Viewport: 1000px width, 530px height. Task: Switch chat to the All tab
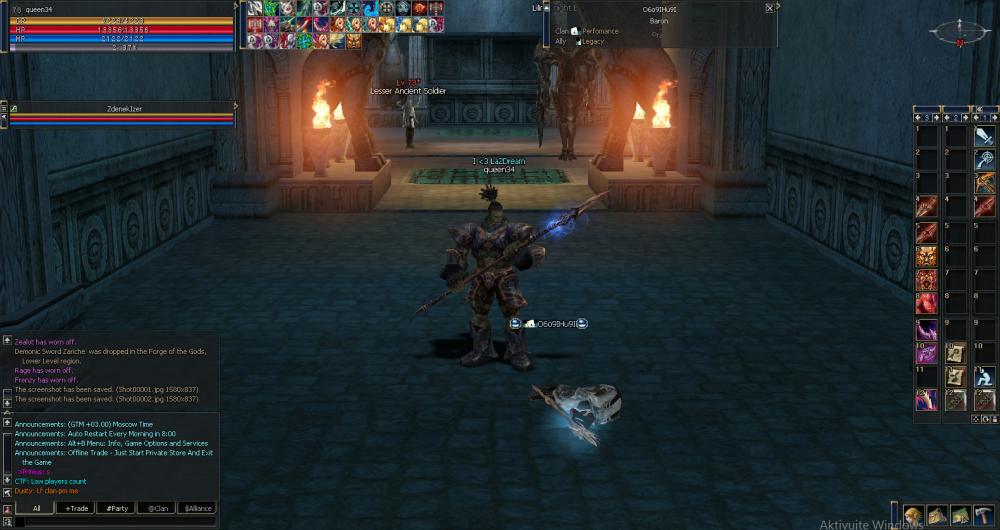(36, 508)
